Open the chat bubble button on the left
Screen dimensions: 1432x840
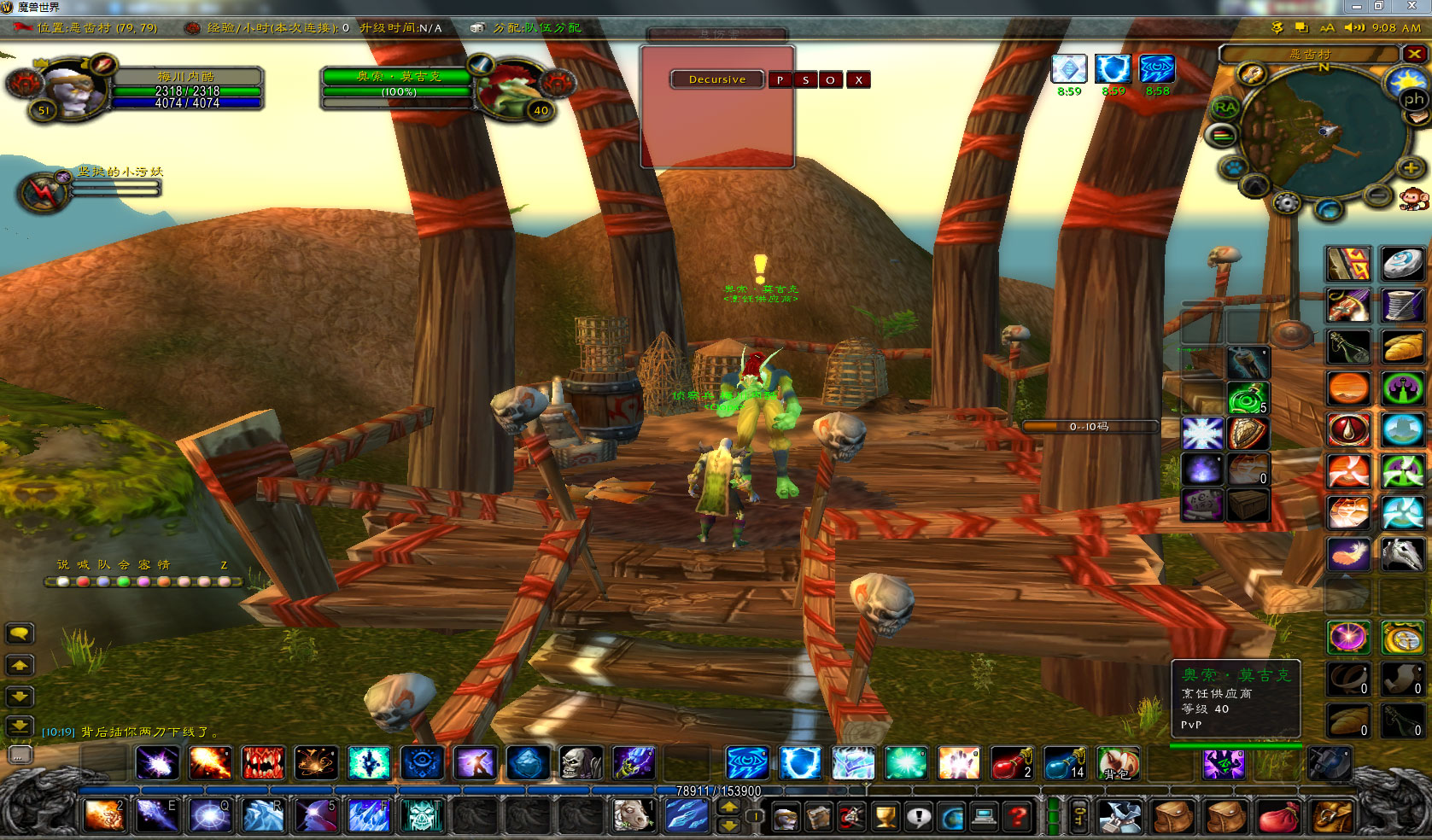[x=20, y=633]
